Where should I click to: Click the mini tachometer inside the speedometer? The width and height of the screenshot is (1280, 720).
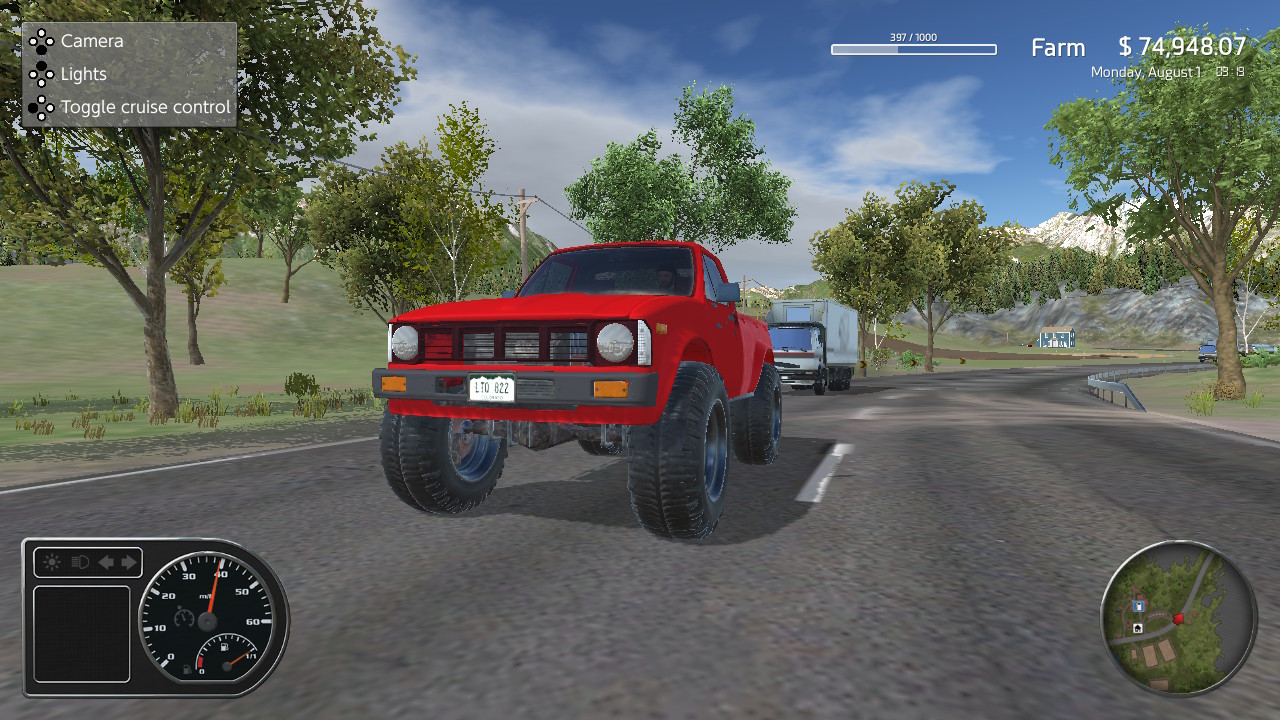click(183, 618)
